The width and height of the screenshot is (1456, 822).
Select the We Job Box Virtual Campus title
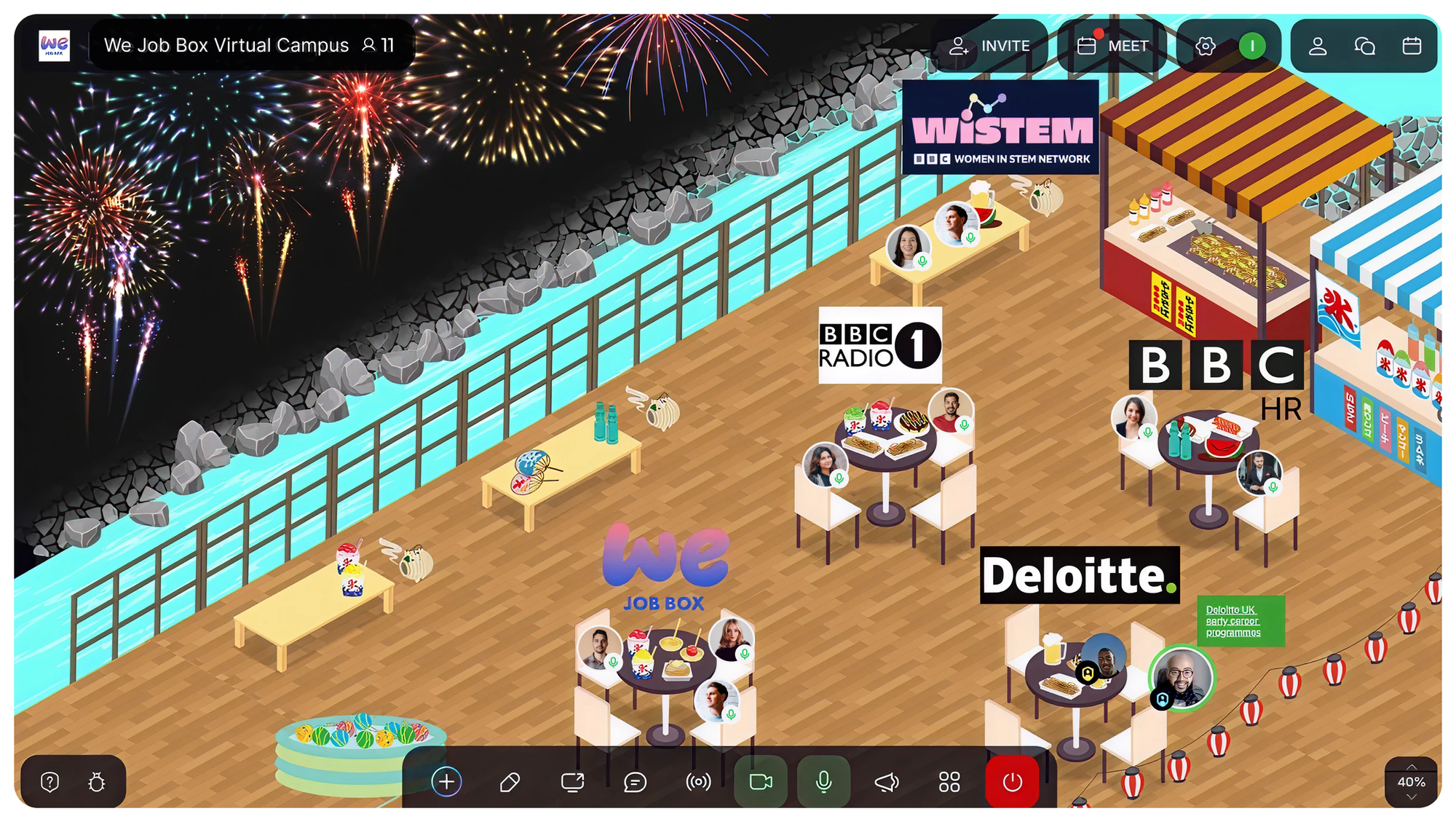pos(226,45)
